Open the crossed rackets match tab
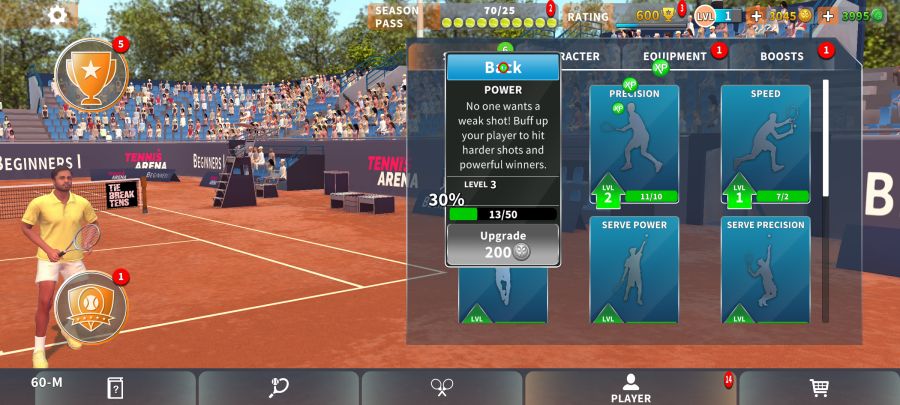Viewport: 900px width, 405px height. click(442, 388)
